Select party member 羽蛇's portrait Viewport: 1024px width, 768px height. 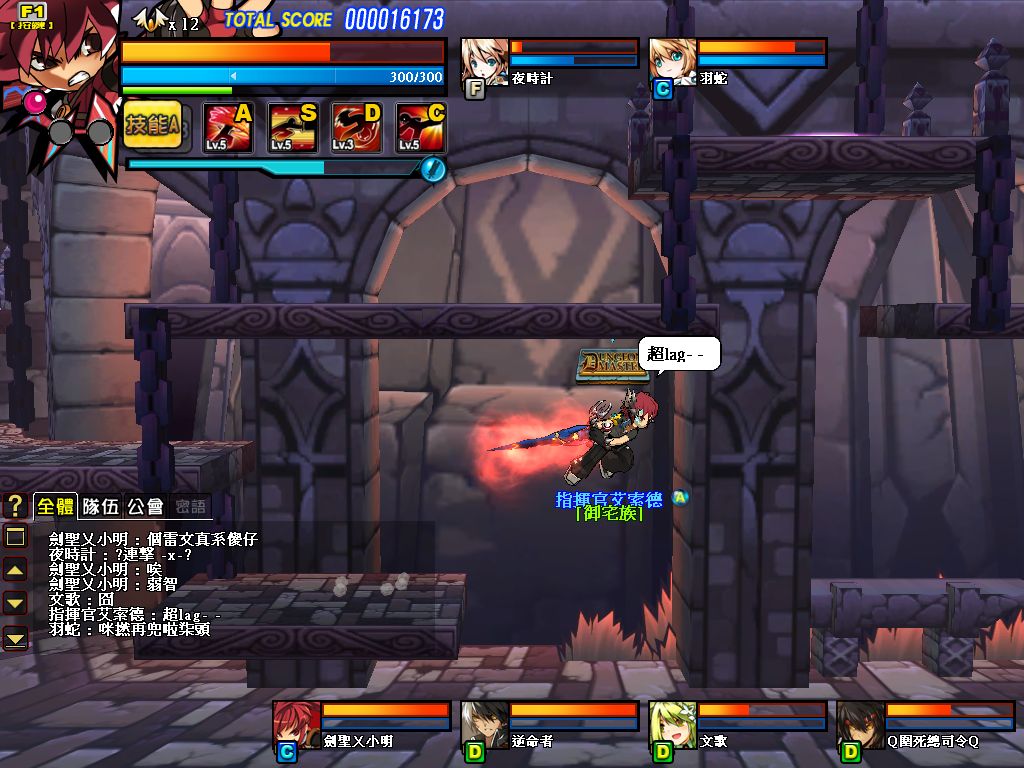[x=672, y=63]
